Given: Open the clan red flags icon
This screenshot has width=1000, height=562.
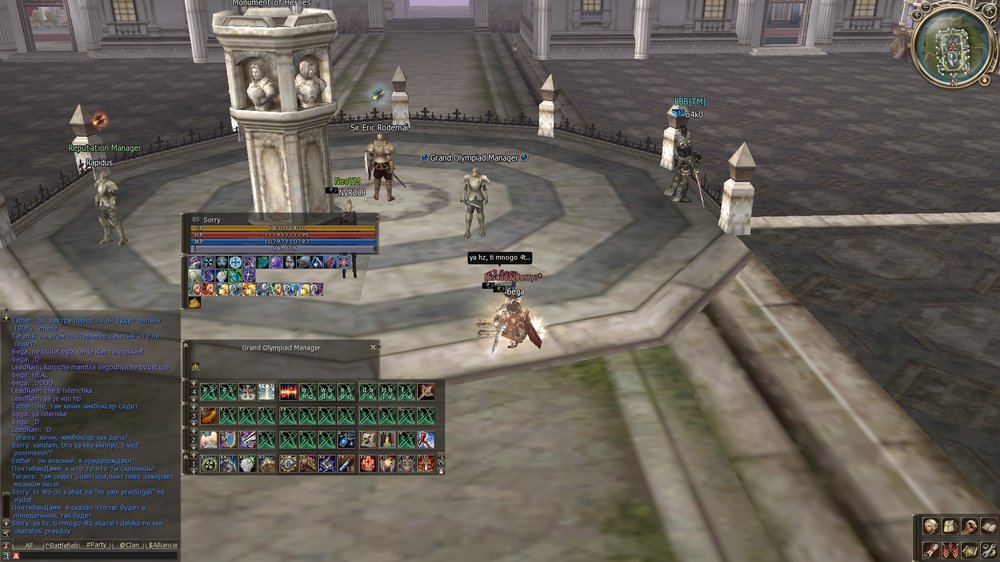Looking at the screenshot, I should (x=950, y=549).
